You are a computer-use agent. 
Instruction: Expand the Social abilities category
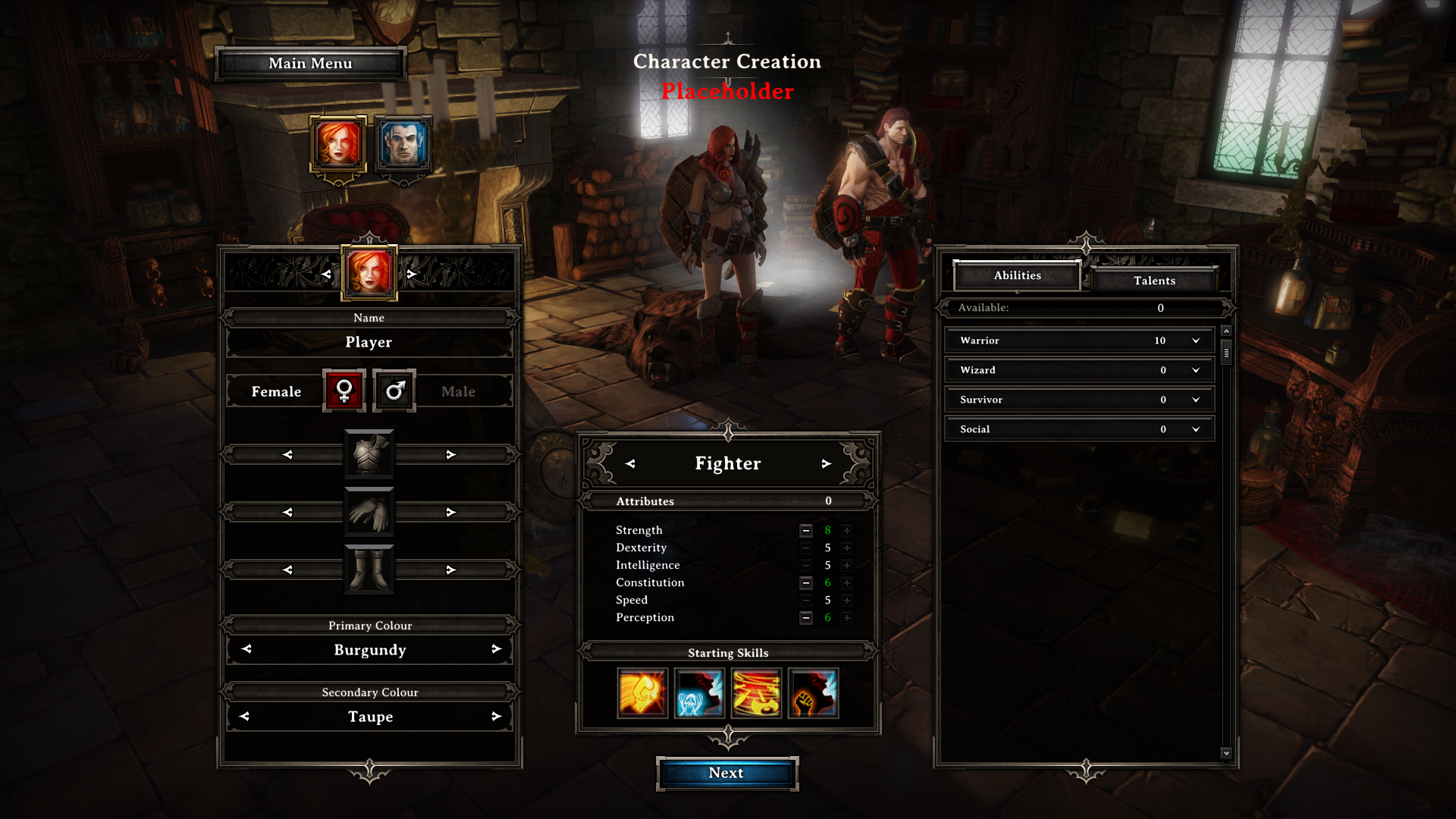pos(1196,429)
